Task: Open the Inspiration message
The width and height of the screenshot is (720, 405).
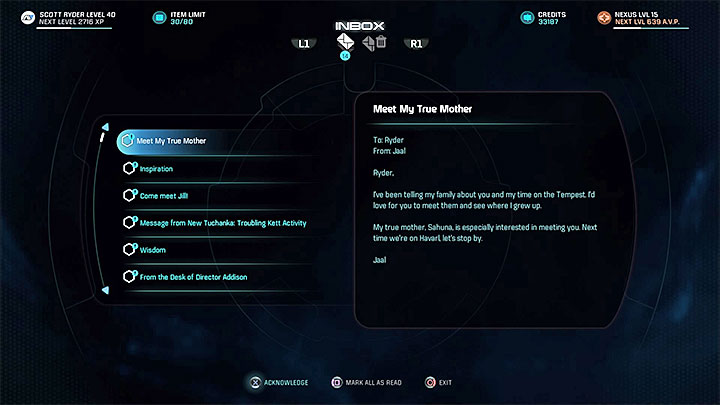Action: click(156, 168)
